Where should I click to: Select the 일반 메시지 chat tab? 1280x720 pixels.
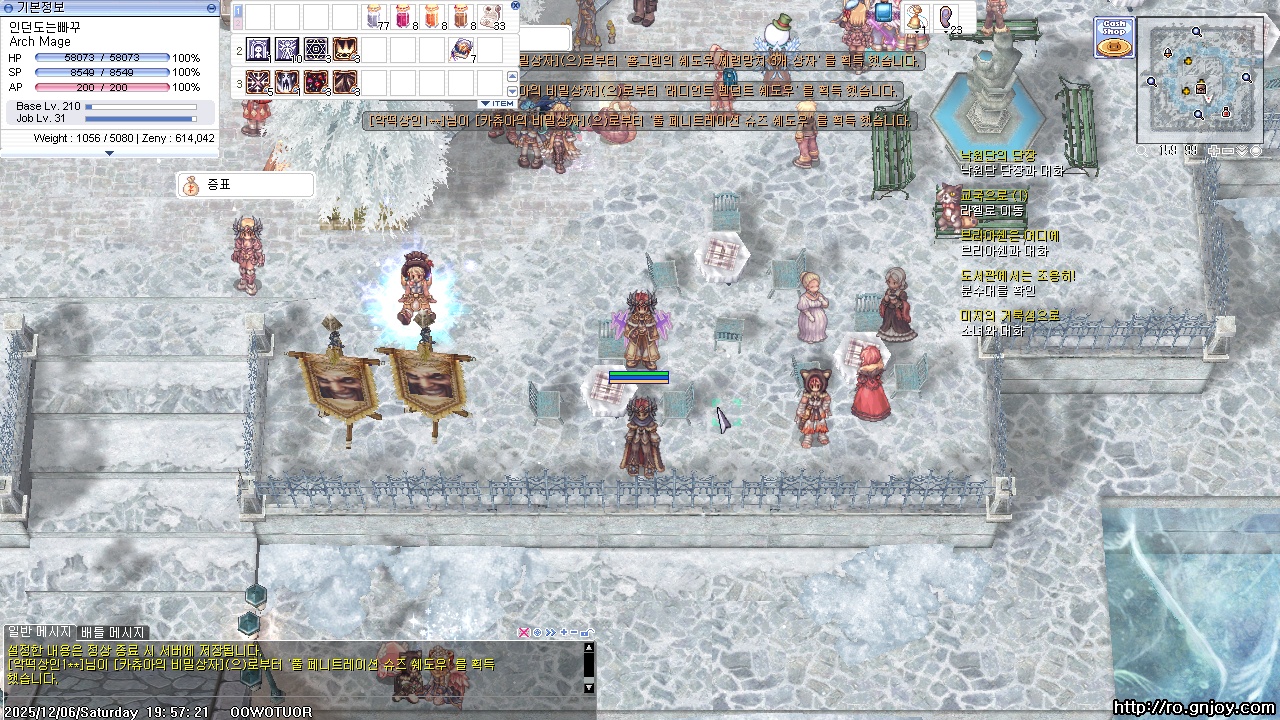point(39,633)
